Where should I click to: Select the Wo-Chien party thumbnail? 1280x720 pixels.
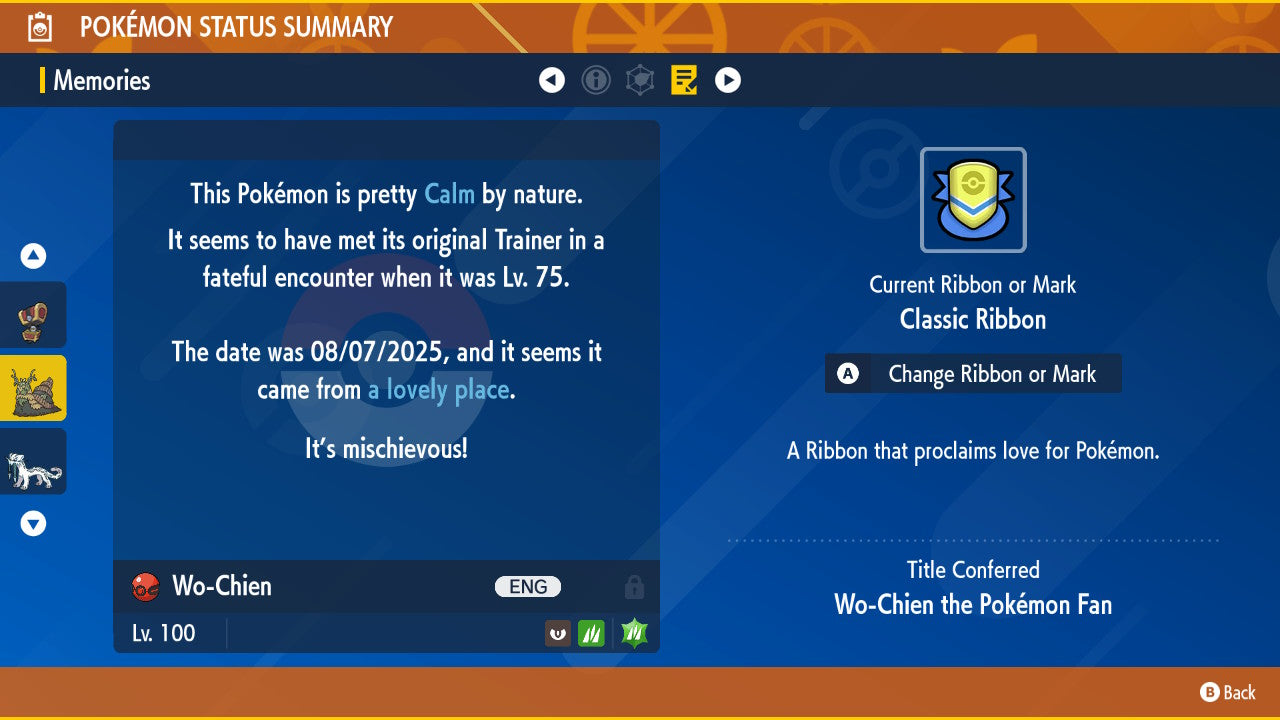pyautogui.click(x=34, y=388)
